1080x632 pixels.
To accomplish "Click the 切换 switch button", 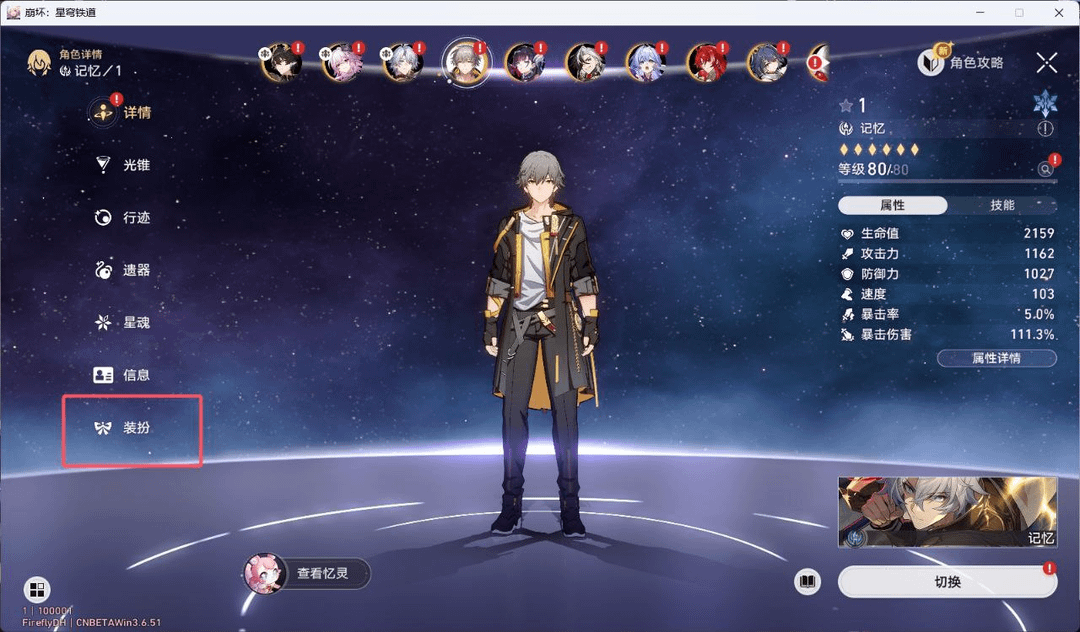I will (946, 582).
